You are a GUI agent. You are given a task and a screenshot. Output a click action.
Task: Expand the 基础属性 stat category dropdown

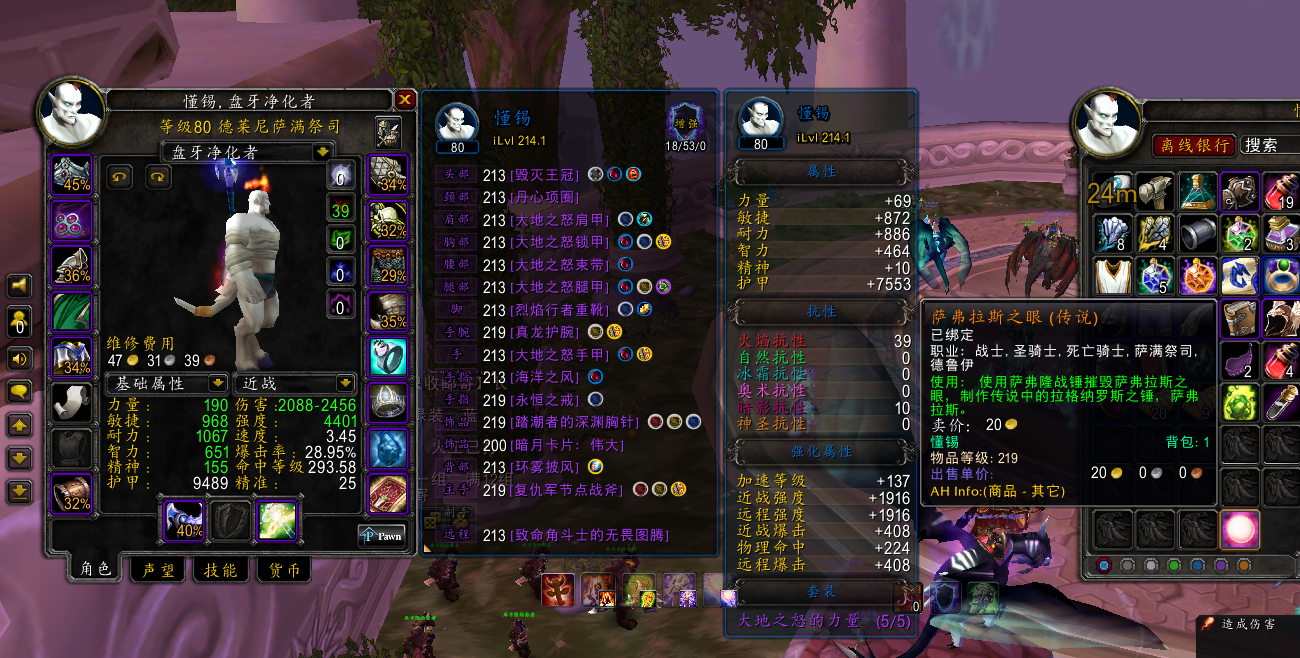(x=217, y=383)
